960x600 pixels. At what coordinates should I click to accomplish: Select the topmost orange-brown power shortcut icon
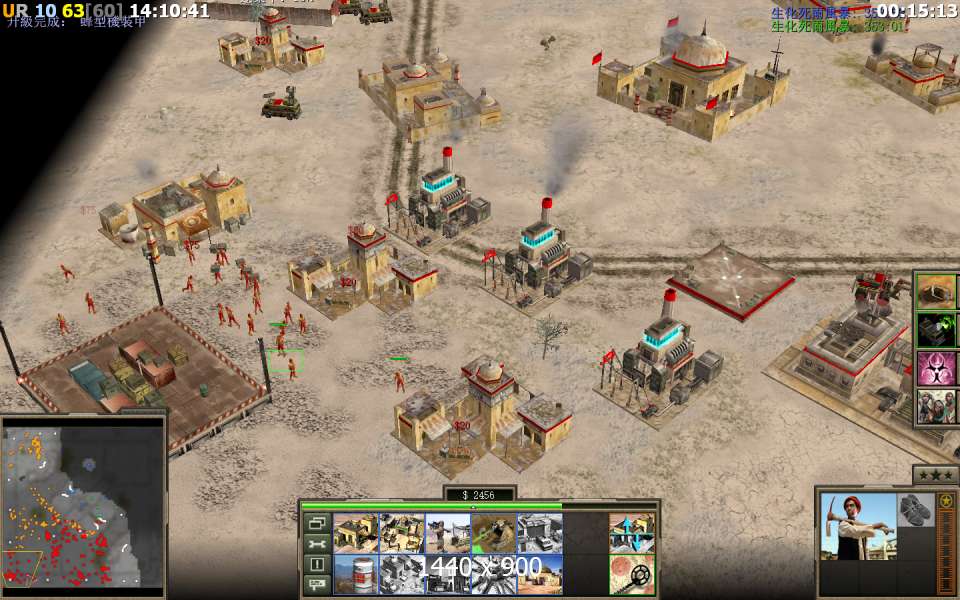936,291
